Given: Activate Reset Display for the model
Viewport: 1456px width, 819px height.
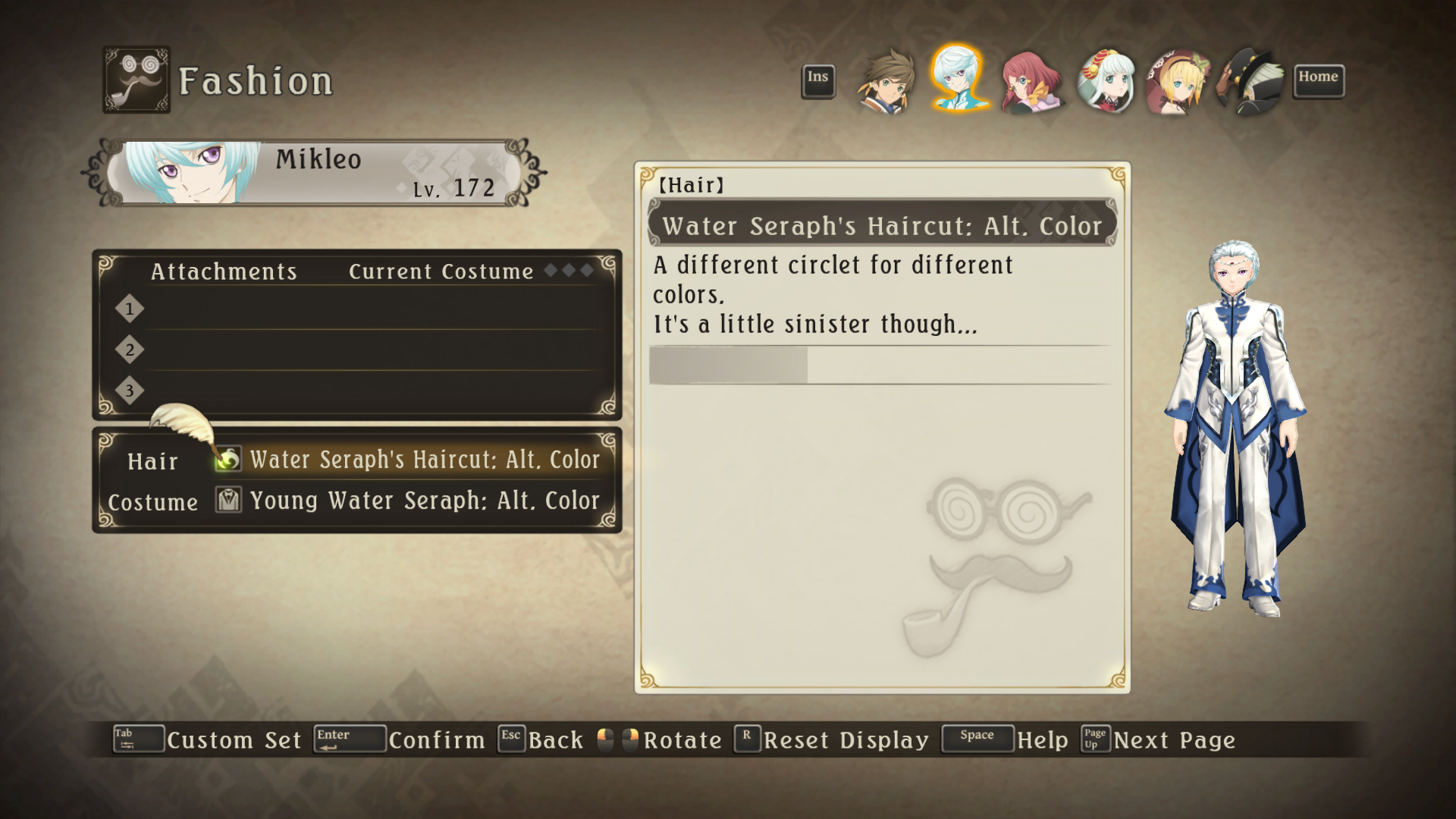Looking at the screenshot, I should (846, 739).
